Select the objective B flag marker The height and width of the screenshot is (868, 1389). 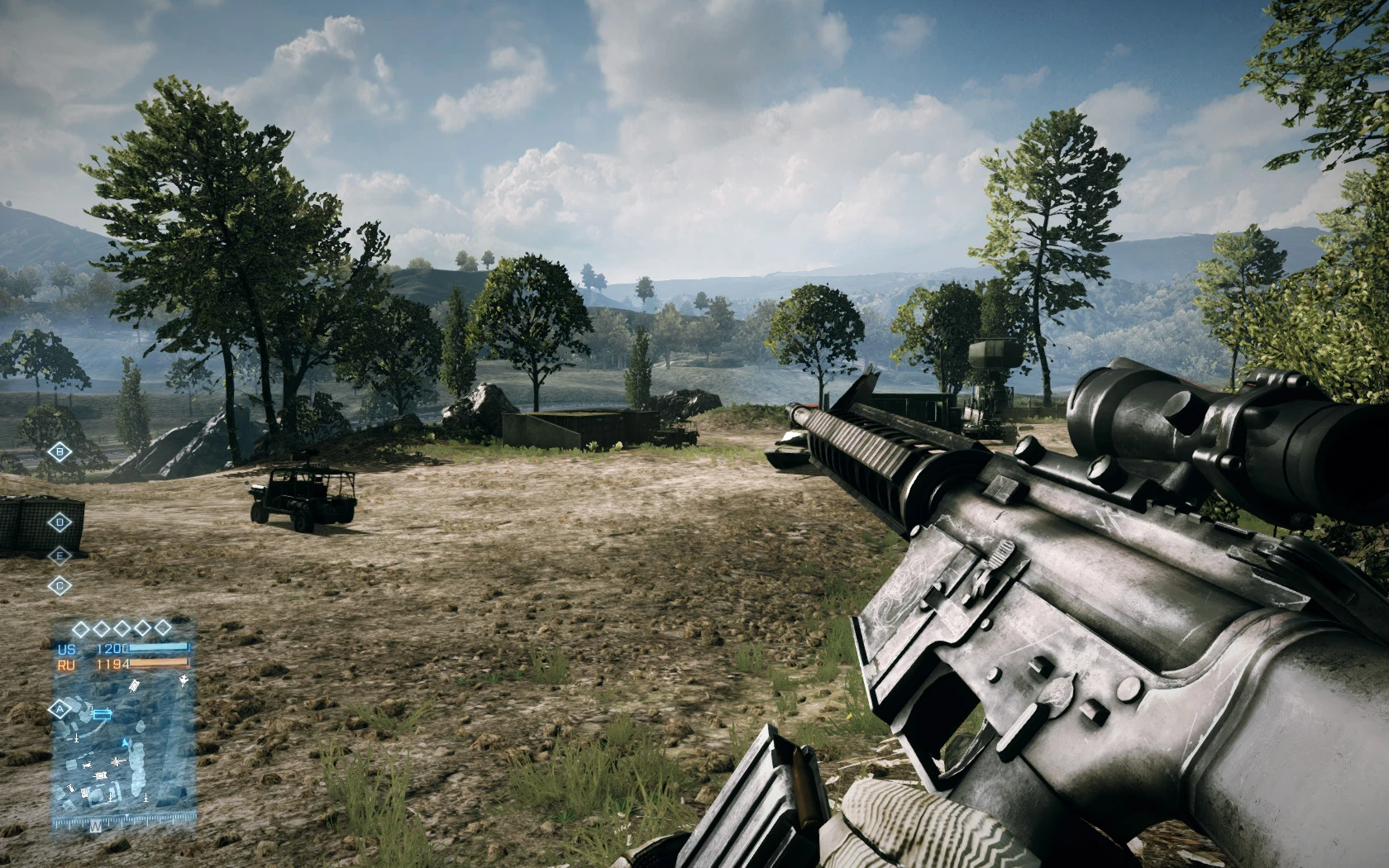(x=60, y=451)
